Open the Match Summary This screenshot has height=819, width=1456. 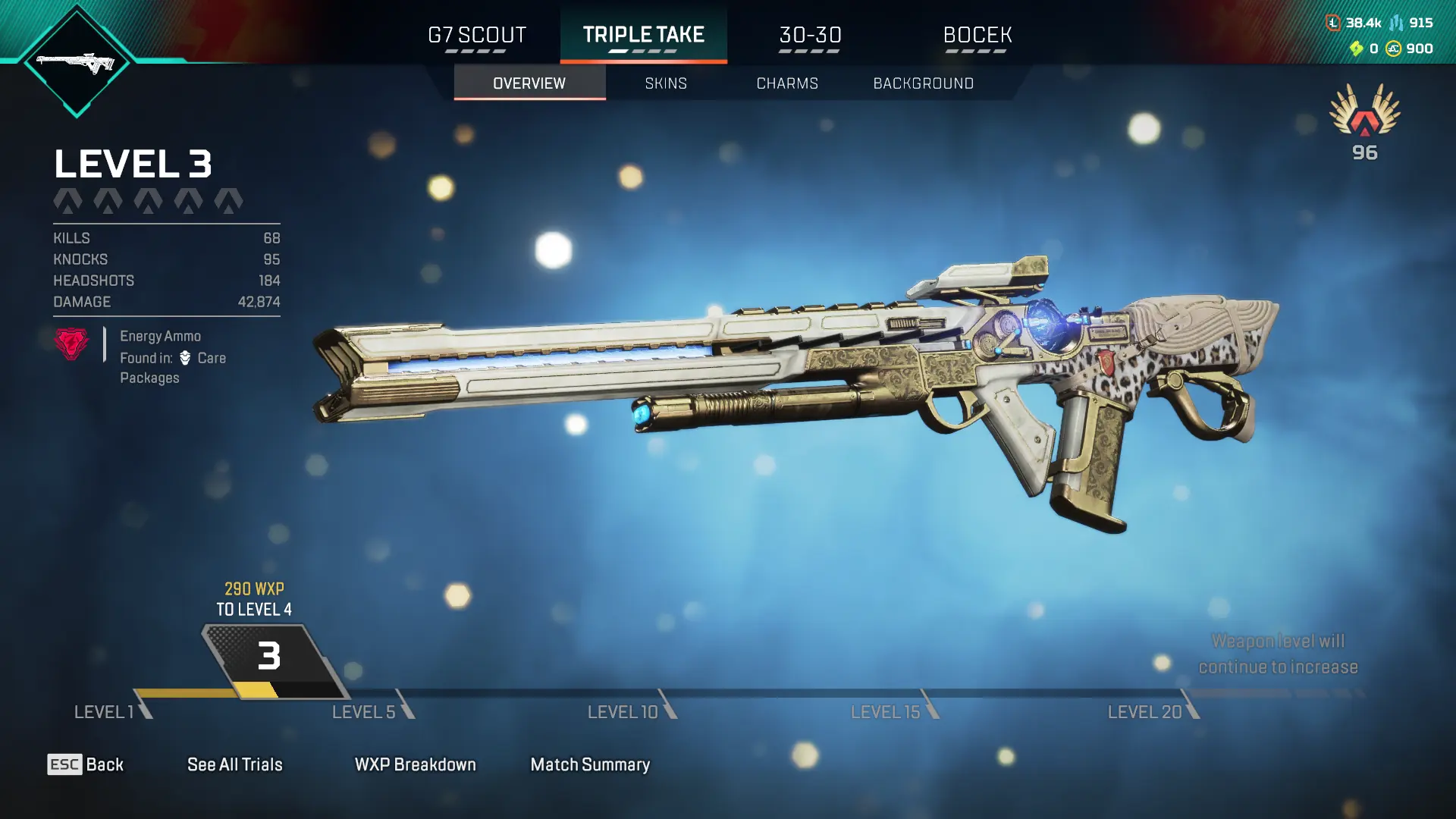coord(590,764)
